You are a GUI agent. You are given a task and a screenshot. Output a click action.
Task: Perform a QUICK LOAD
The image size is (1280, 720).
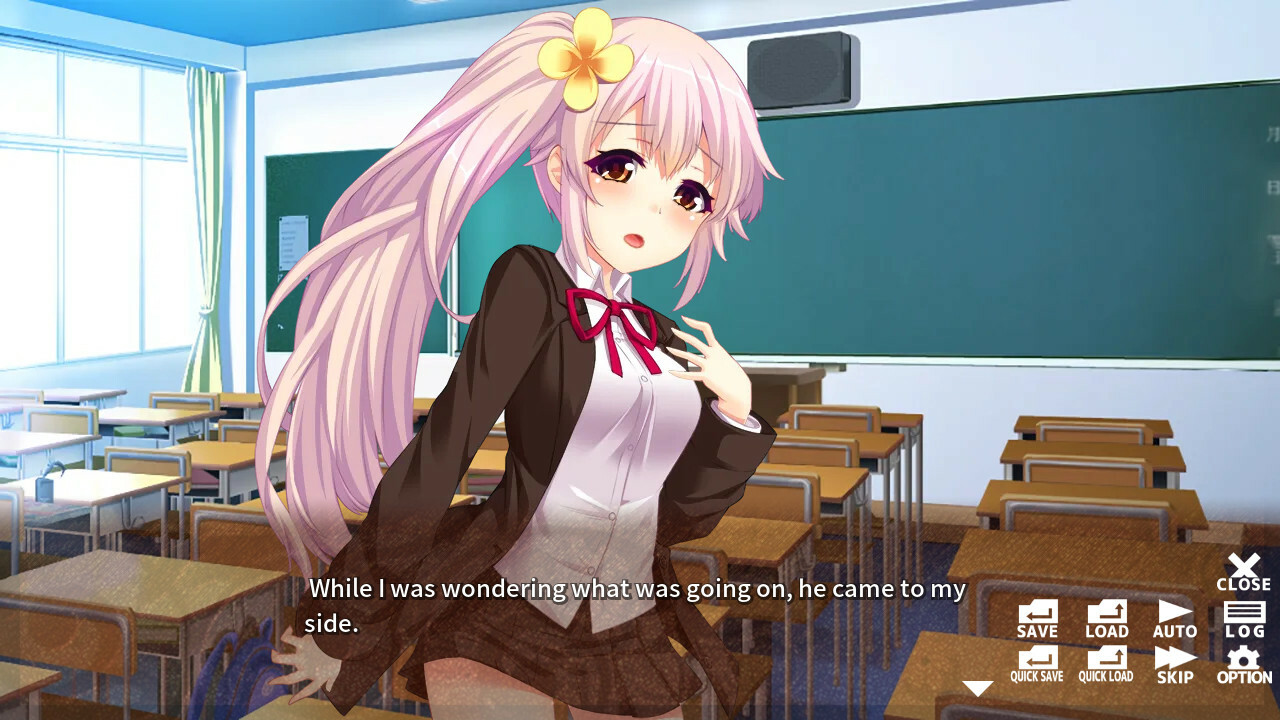pos(1105,663)
